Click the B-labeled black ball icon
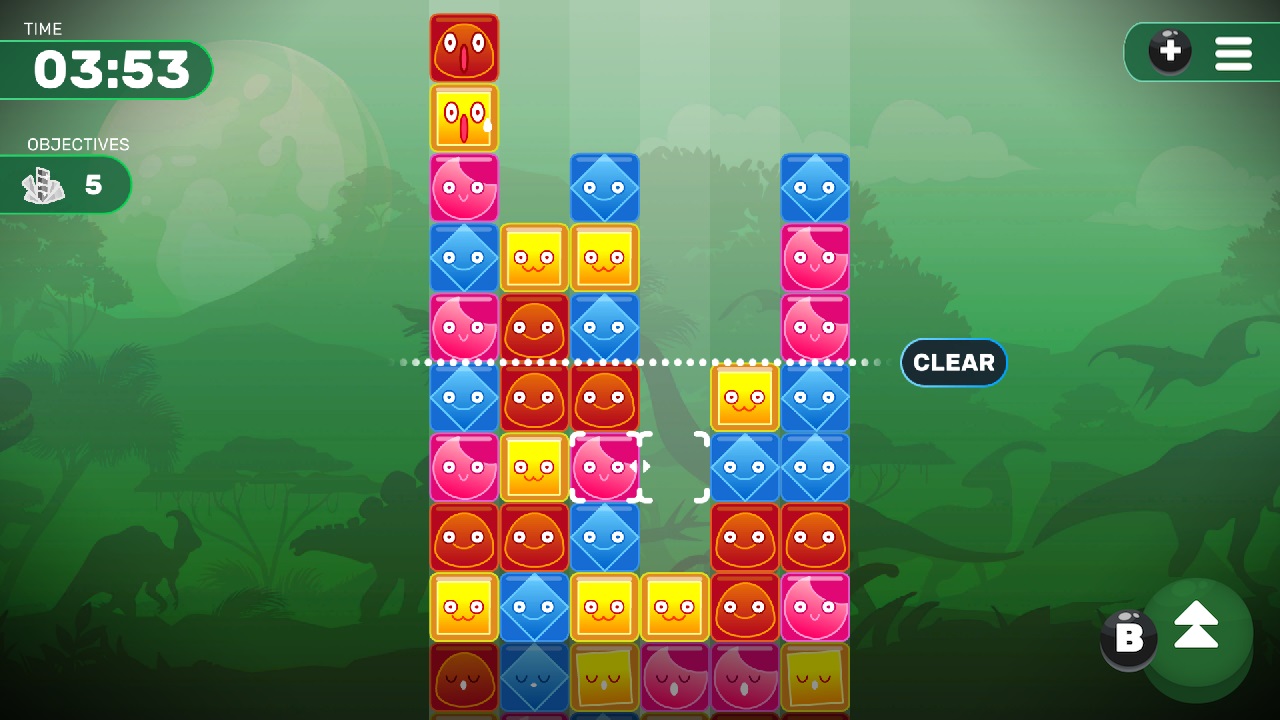This screenshot has width=1280, height=720. click(x=1128, y=637)
